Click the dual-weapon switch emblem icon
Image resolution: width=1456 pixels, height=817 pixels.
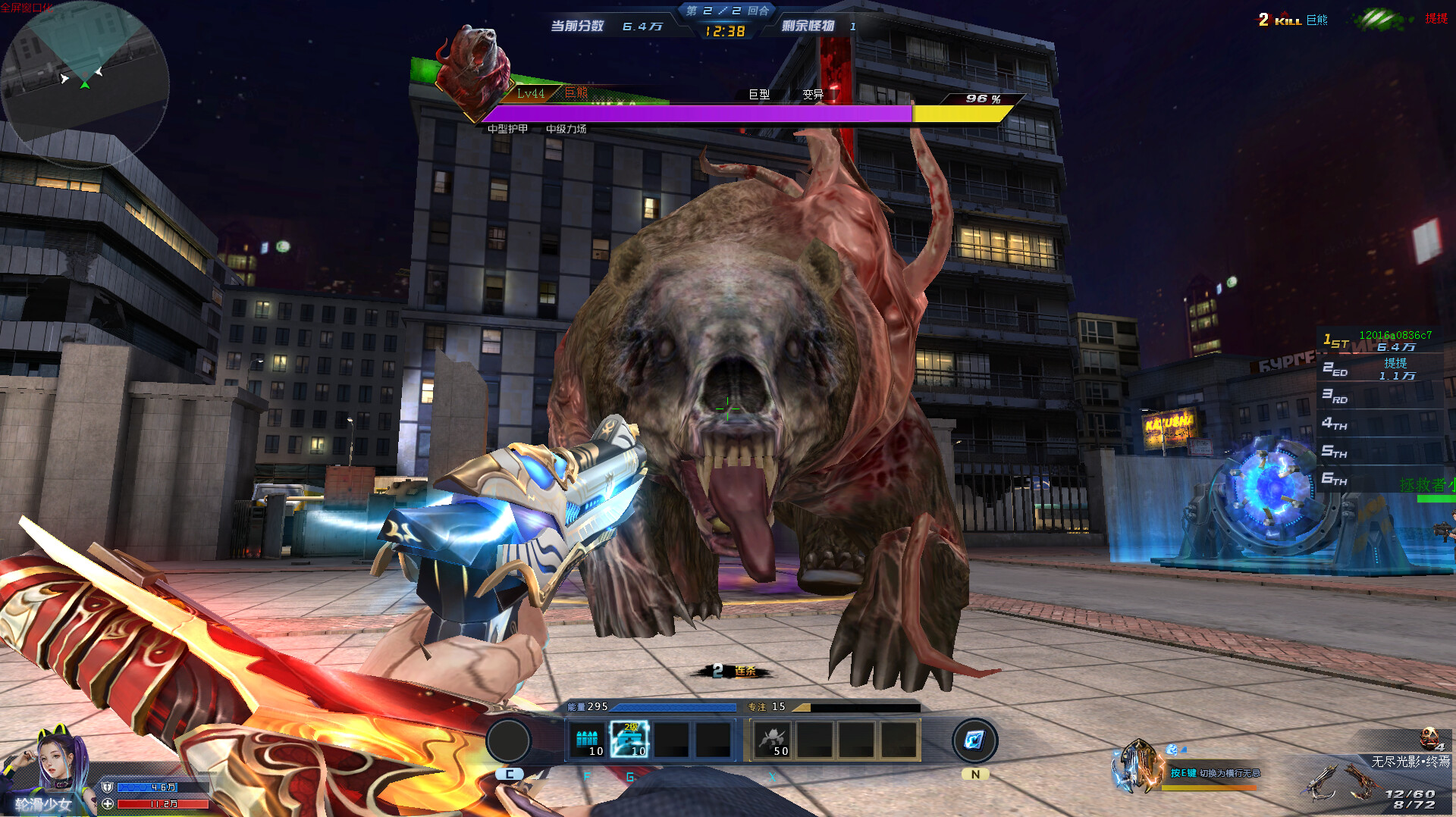[1136, 767]
